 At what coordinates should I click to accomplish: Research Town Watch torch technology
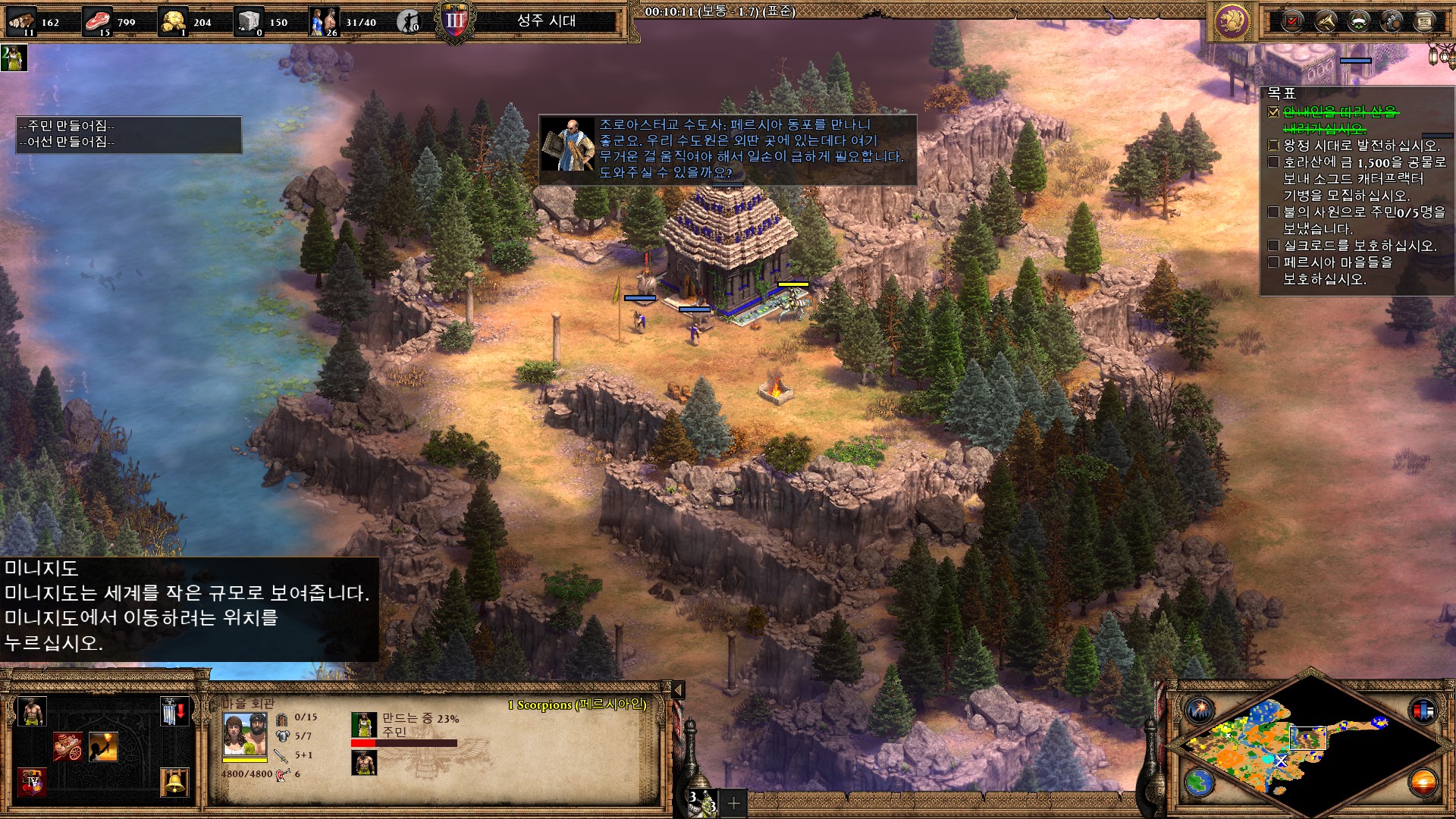pos(103,747)
